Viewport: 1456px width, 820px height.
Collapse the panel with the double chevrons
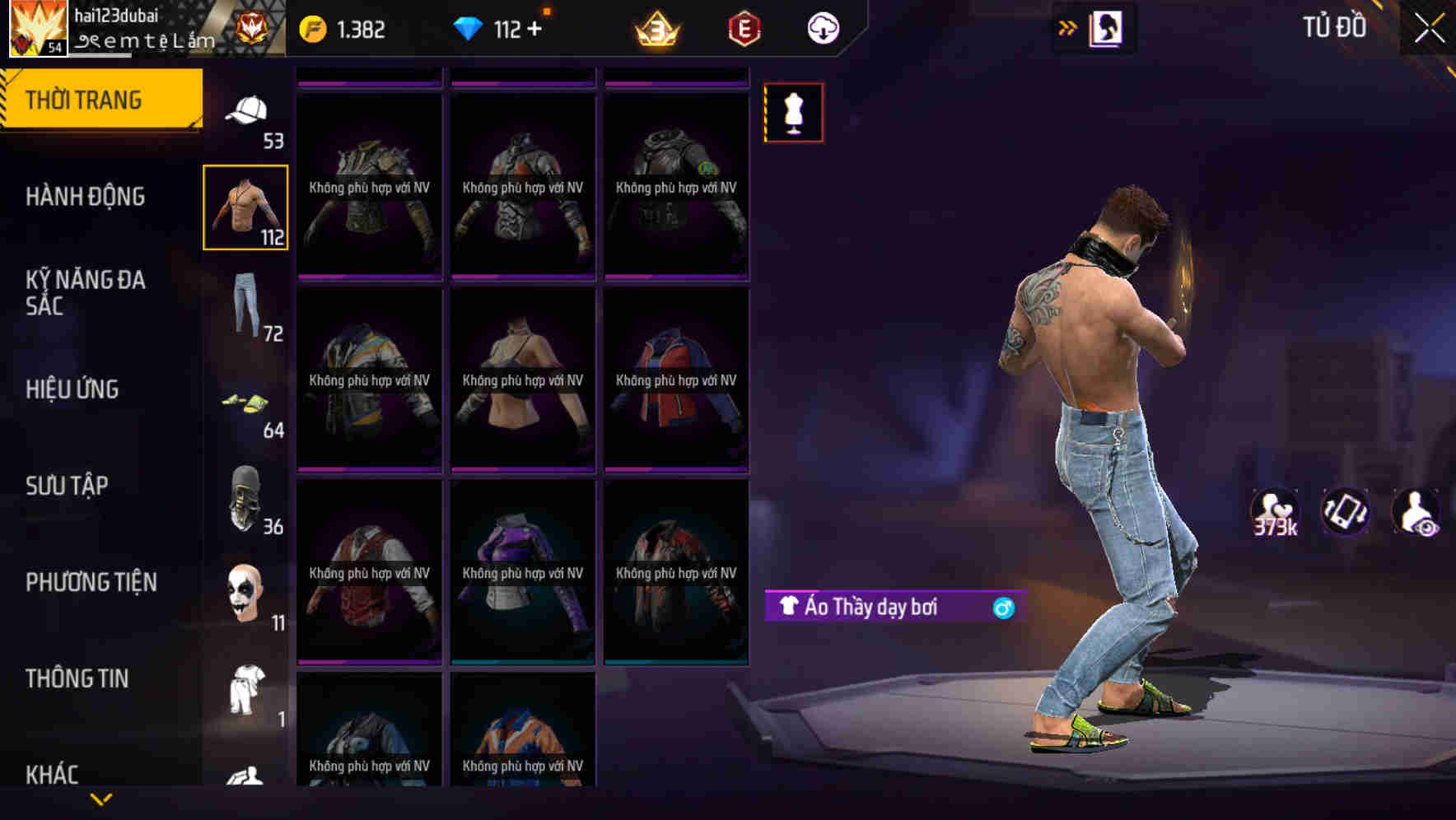(1067, 26)
